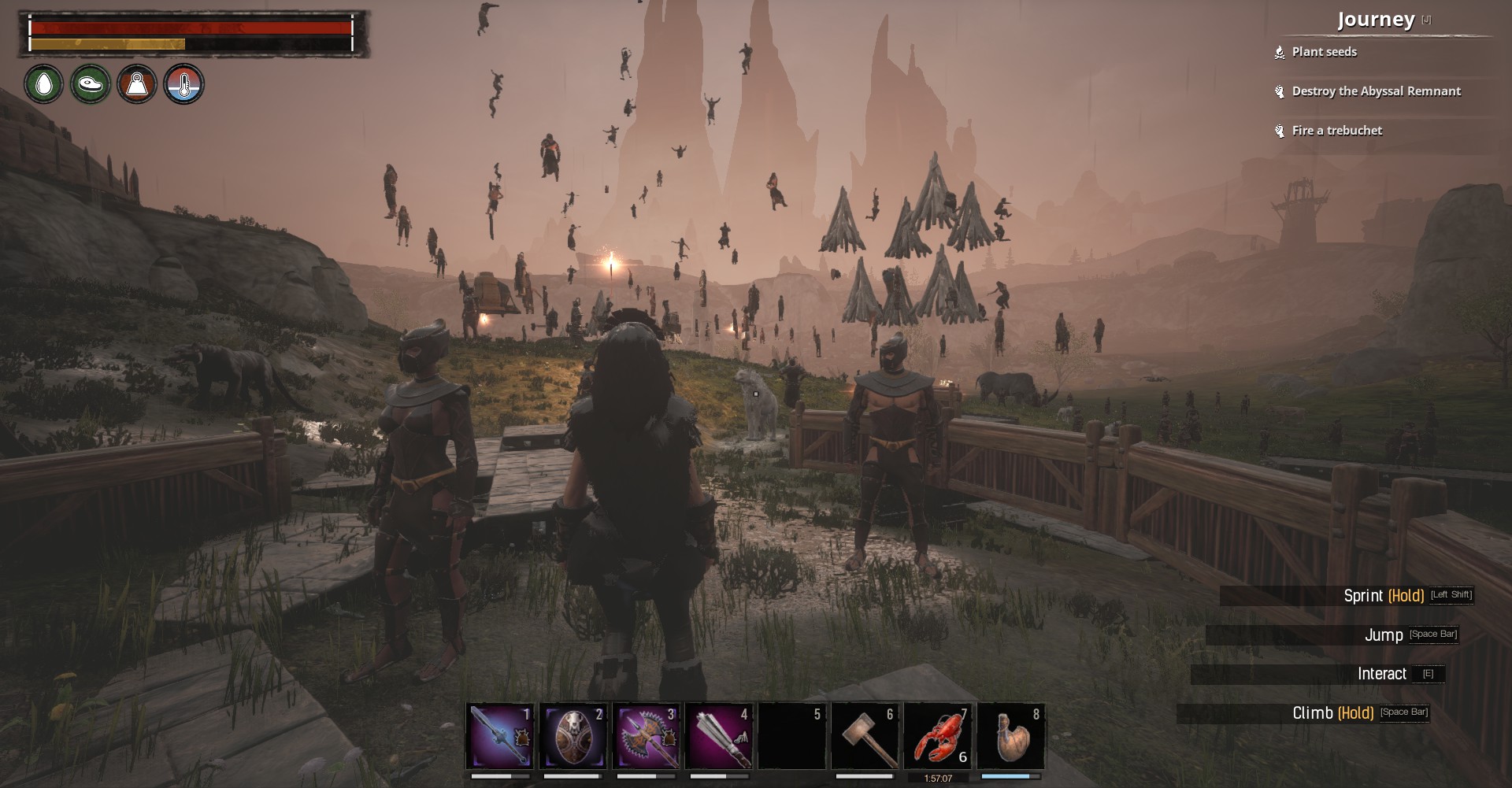
Task: Click the thirst water drop status icon
Action: (x=44, y=84)
